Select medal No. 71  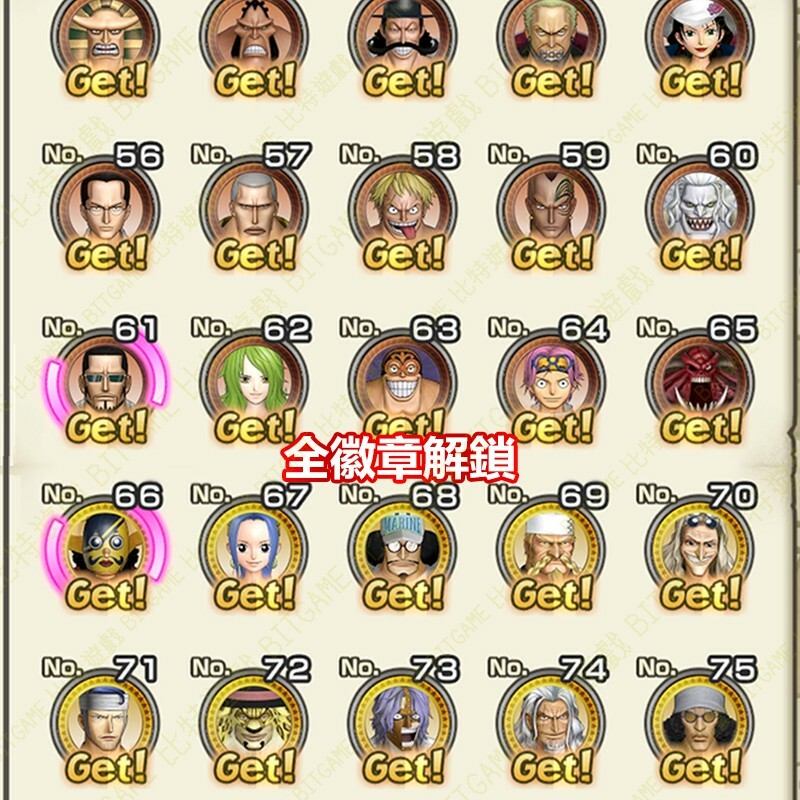point(105,720)
